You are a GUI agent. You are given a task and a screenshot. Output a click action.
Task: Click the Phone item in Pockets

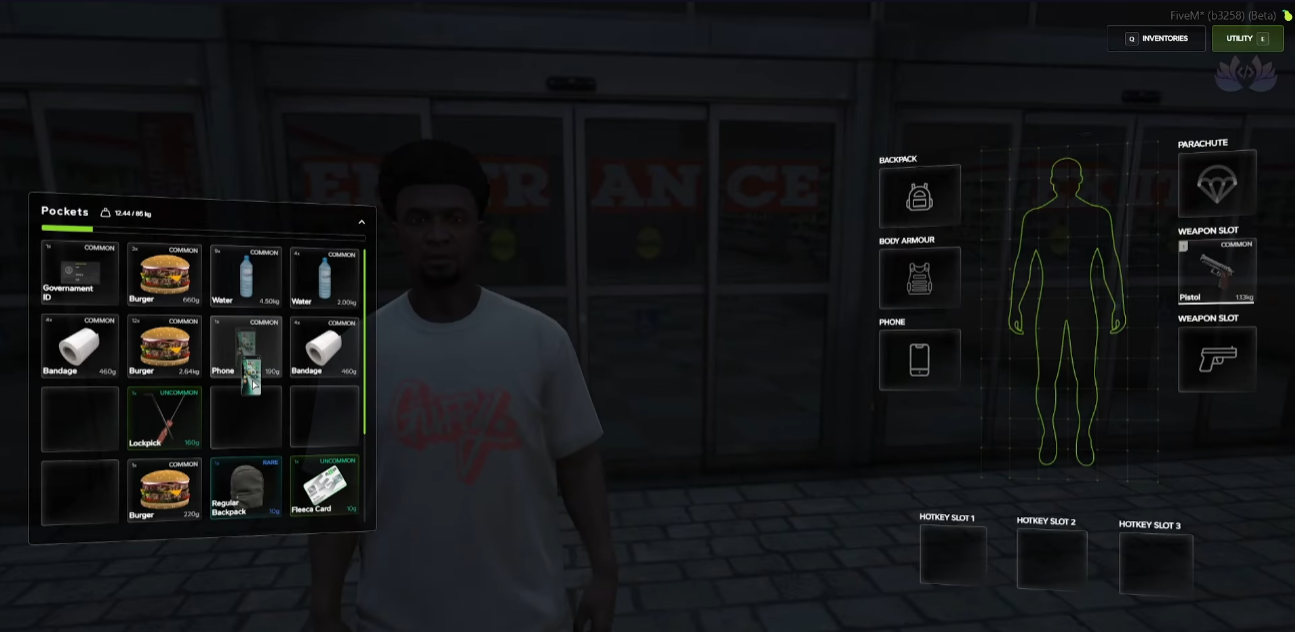246,347
